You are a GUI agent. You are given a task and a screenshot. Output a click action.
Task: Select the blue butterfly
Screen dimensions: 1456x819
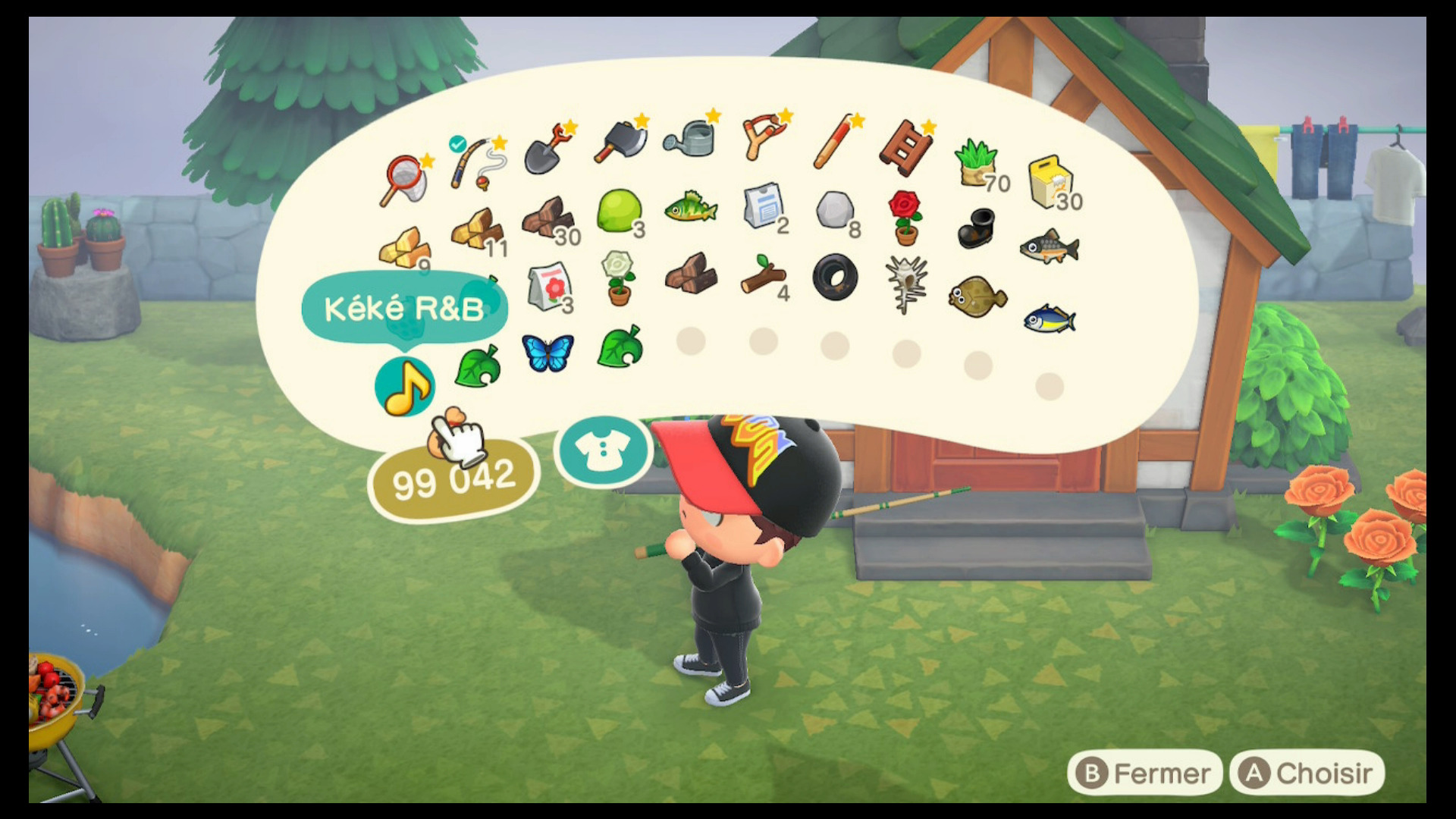tap(549, 353)
